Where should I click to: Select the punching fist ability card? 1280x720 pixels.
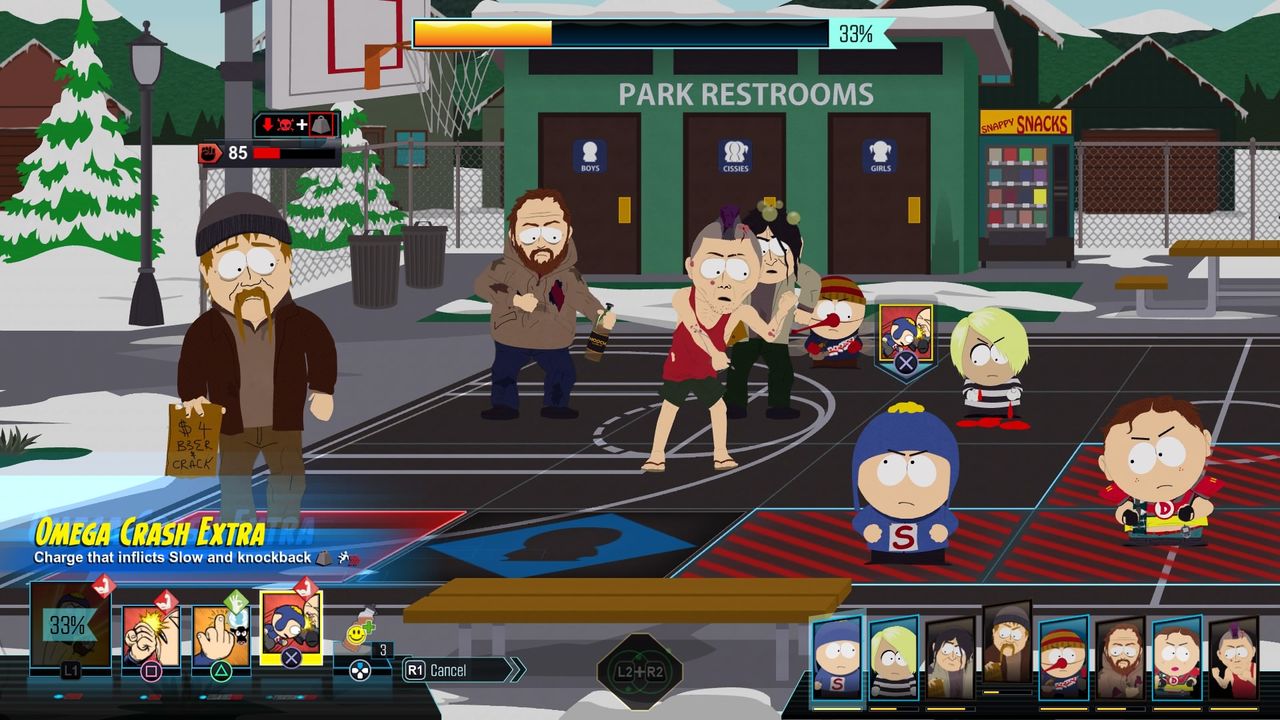click(x=151, y=634)
